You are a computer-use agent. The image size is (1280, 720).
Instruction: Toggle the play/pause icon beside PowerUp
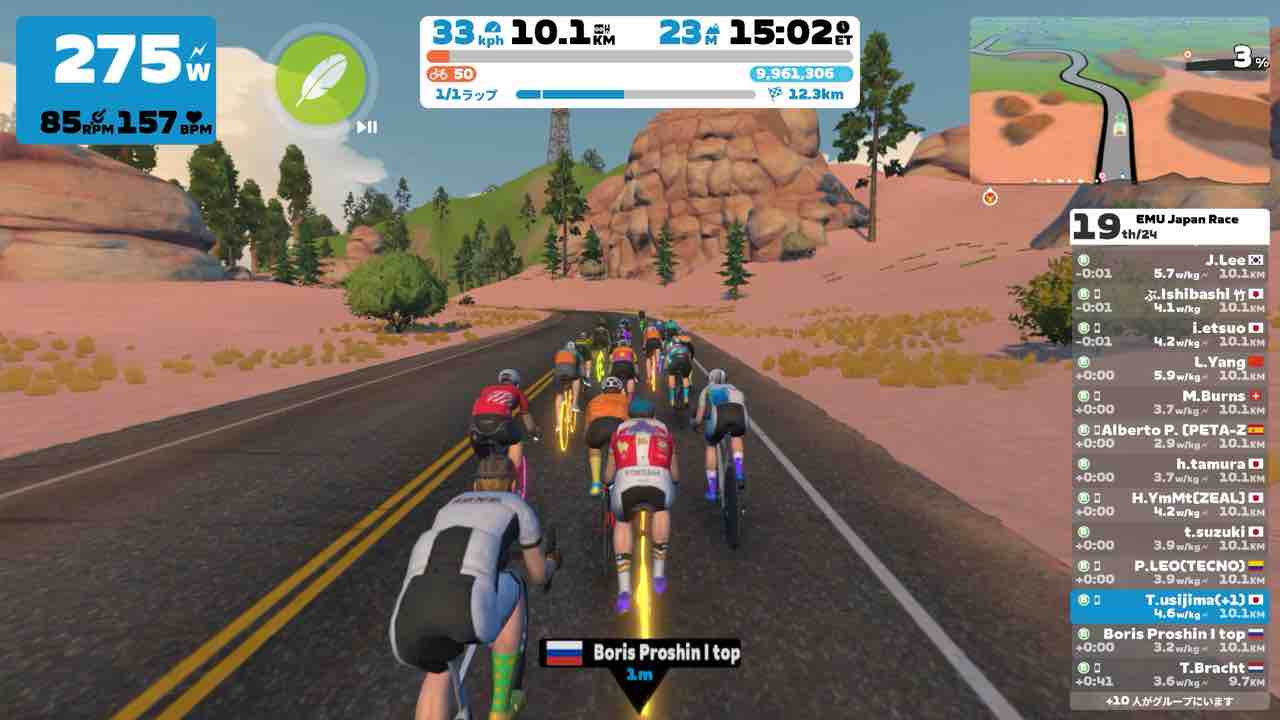pos(367,127)
